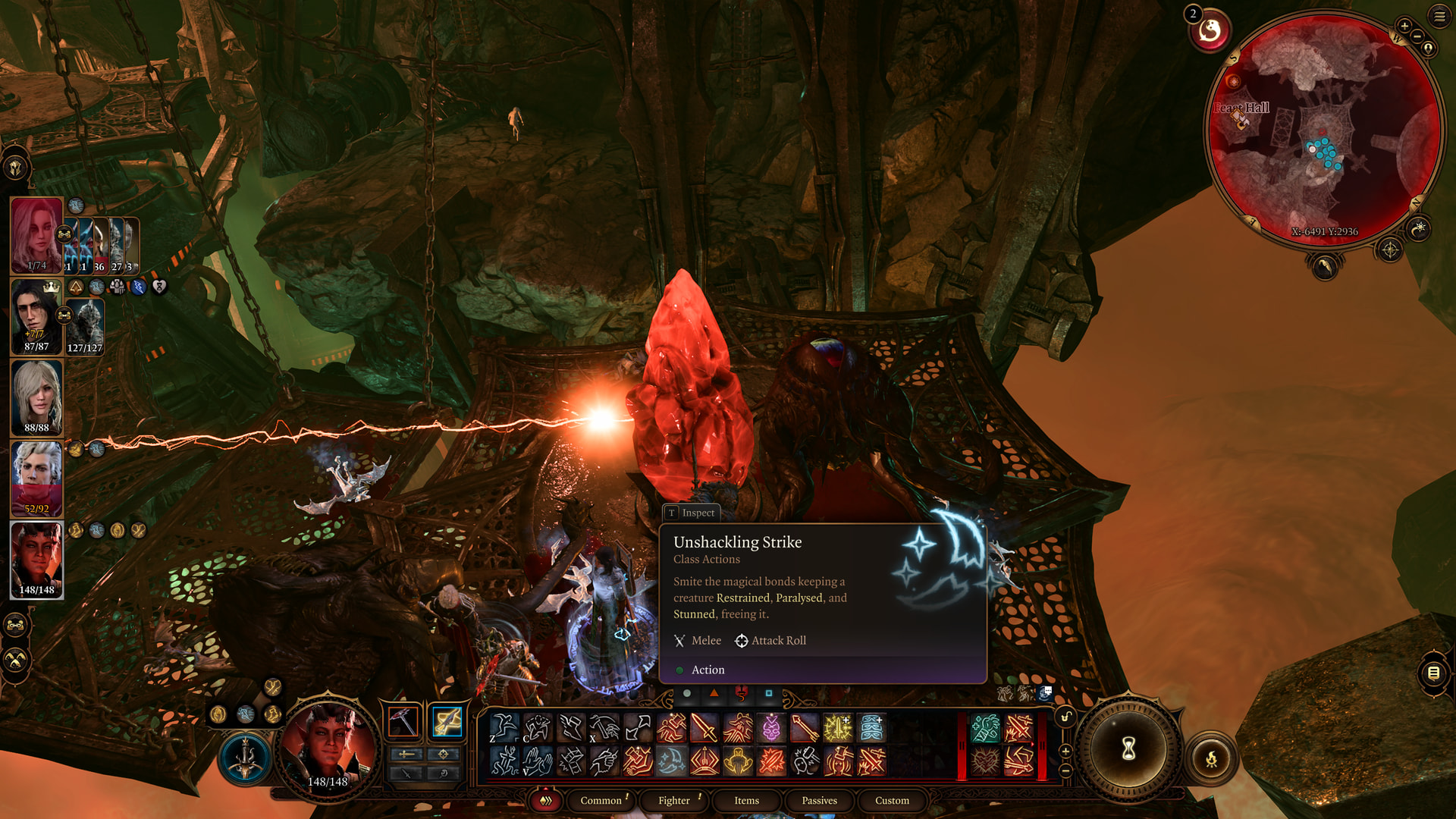Image resolution: width=1456 pixels, height=819 pixels.
Task: Open the campfire rest button
Action: (x=1211, y=758)
